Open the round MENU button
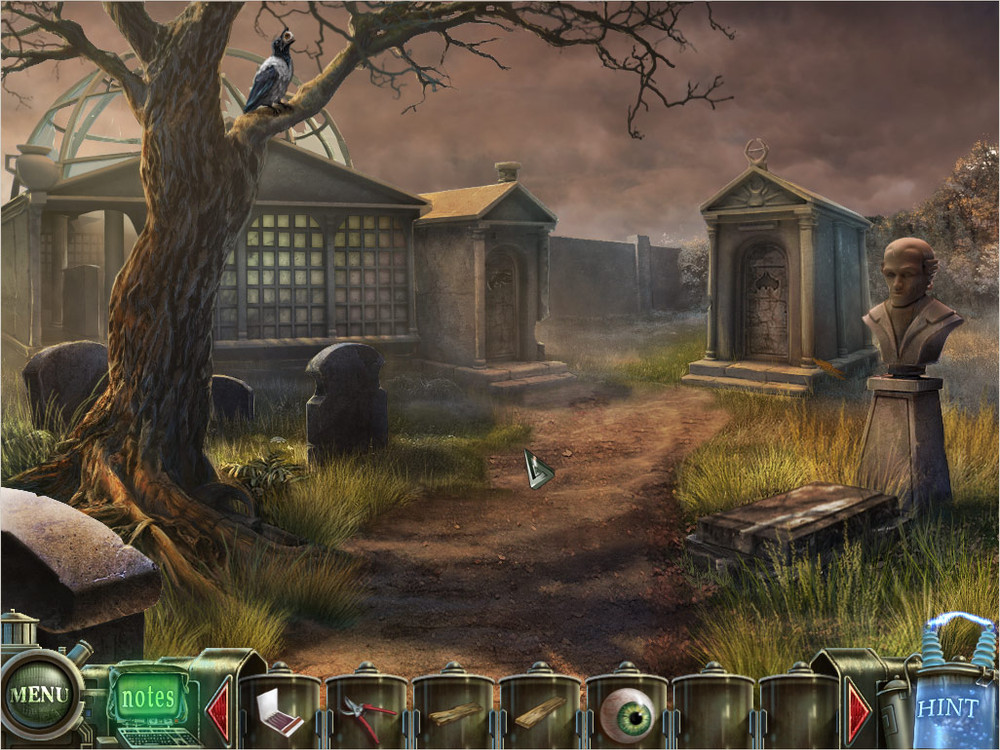1000x750 pixels. (x=40, y=693)
